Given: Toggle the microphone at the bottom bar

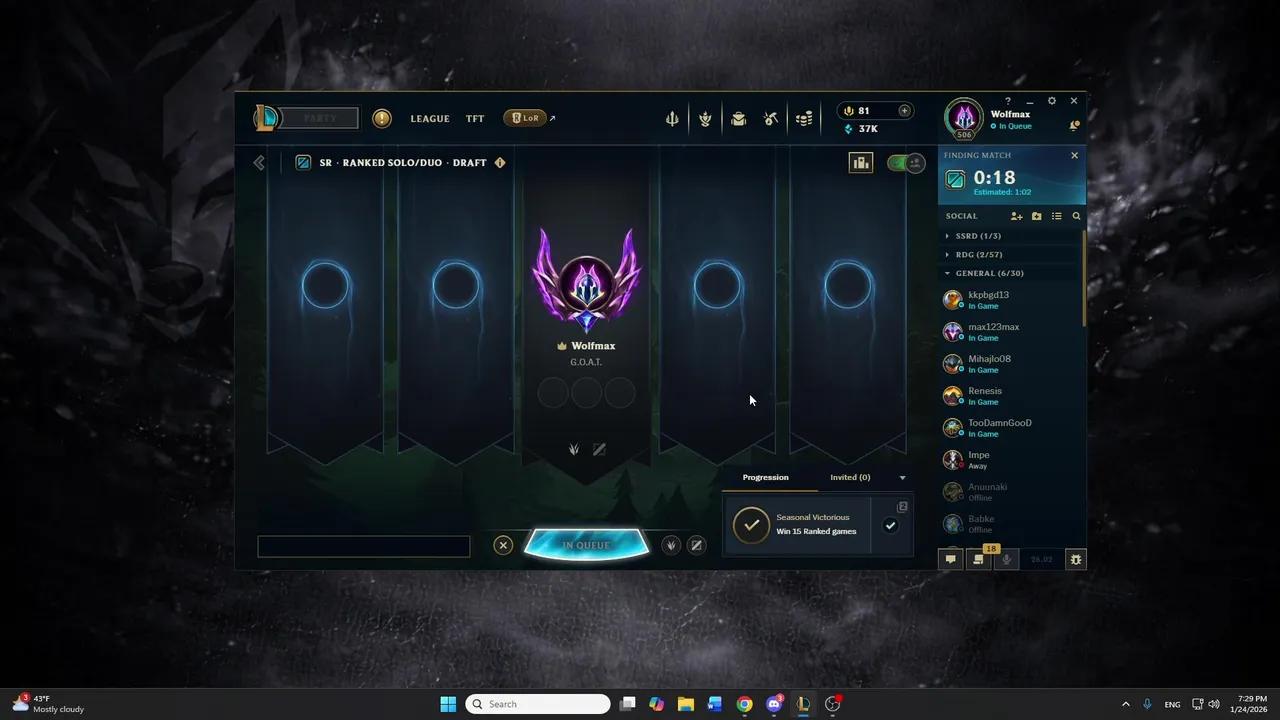Looking at the screenshot, I should [x=1006, y=559].
